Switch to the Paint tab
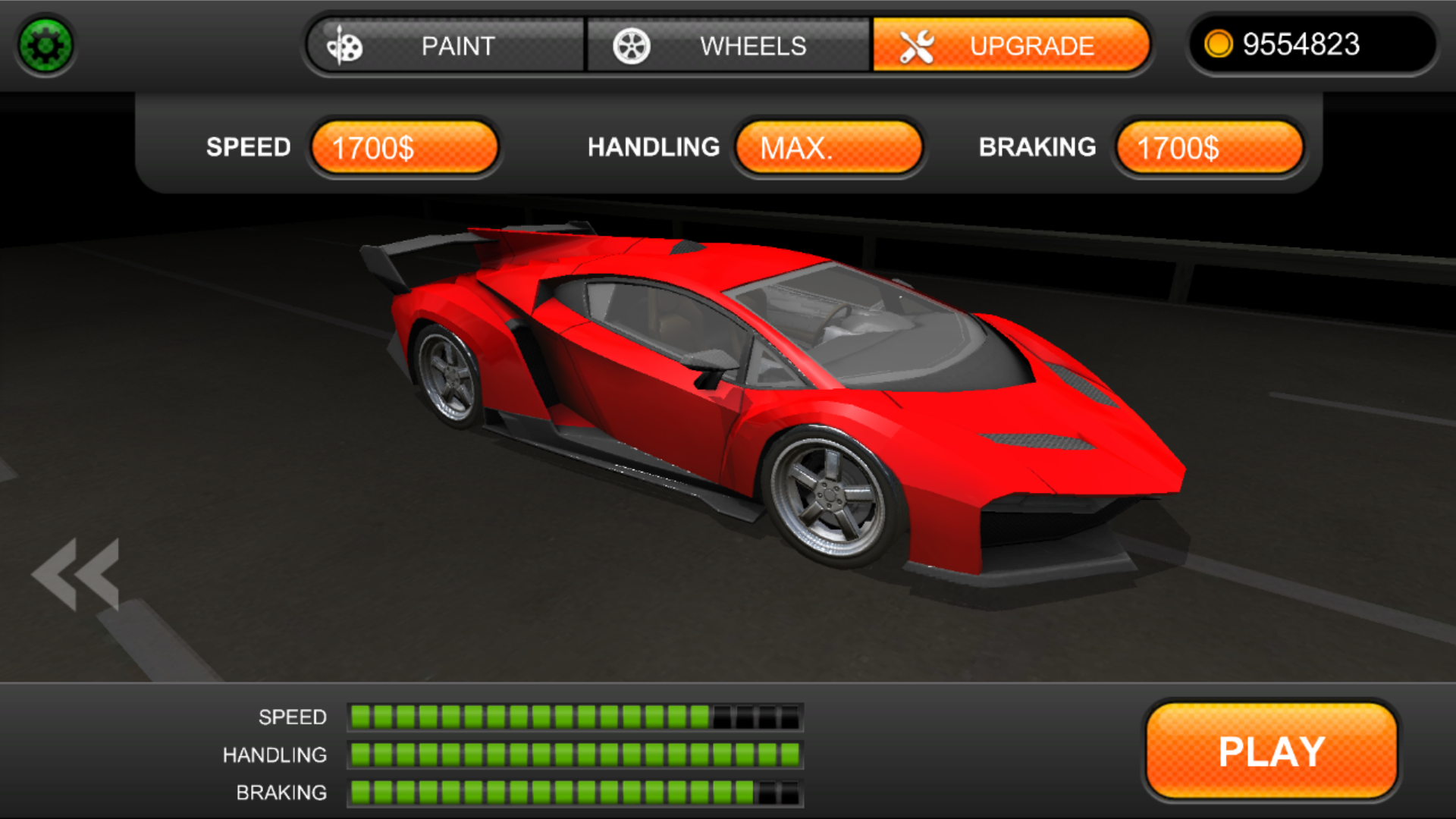 [x=446, y=45]
